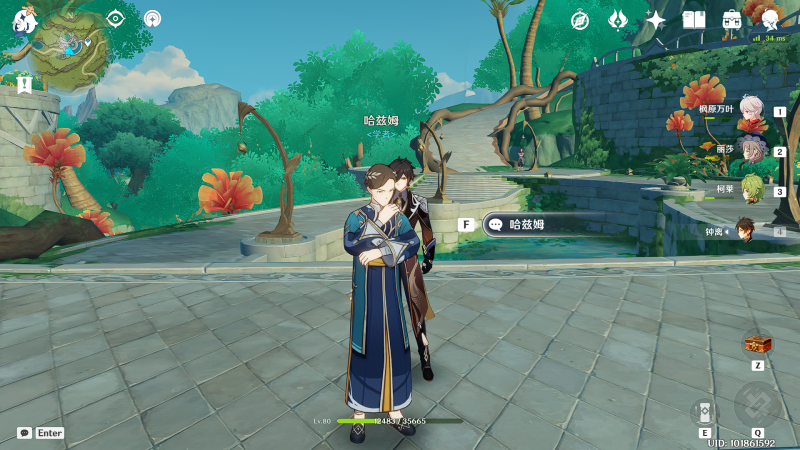Use the treasure chest gadget

[758, 344]
